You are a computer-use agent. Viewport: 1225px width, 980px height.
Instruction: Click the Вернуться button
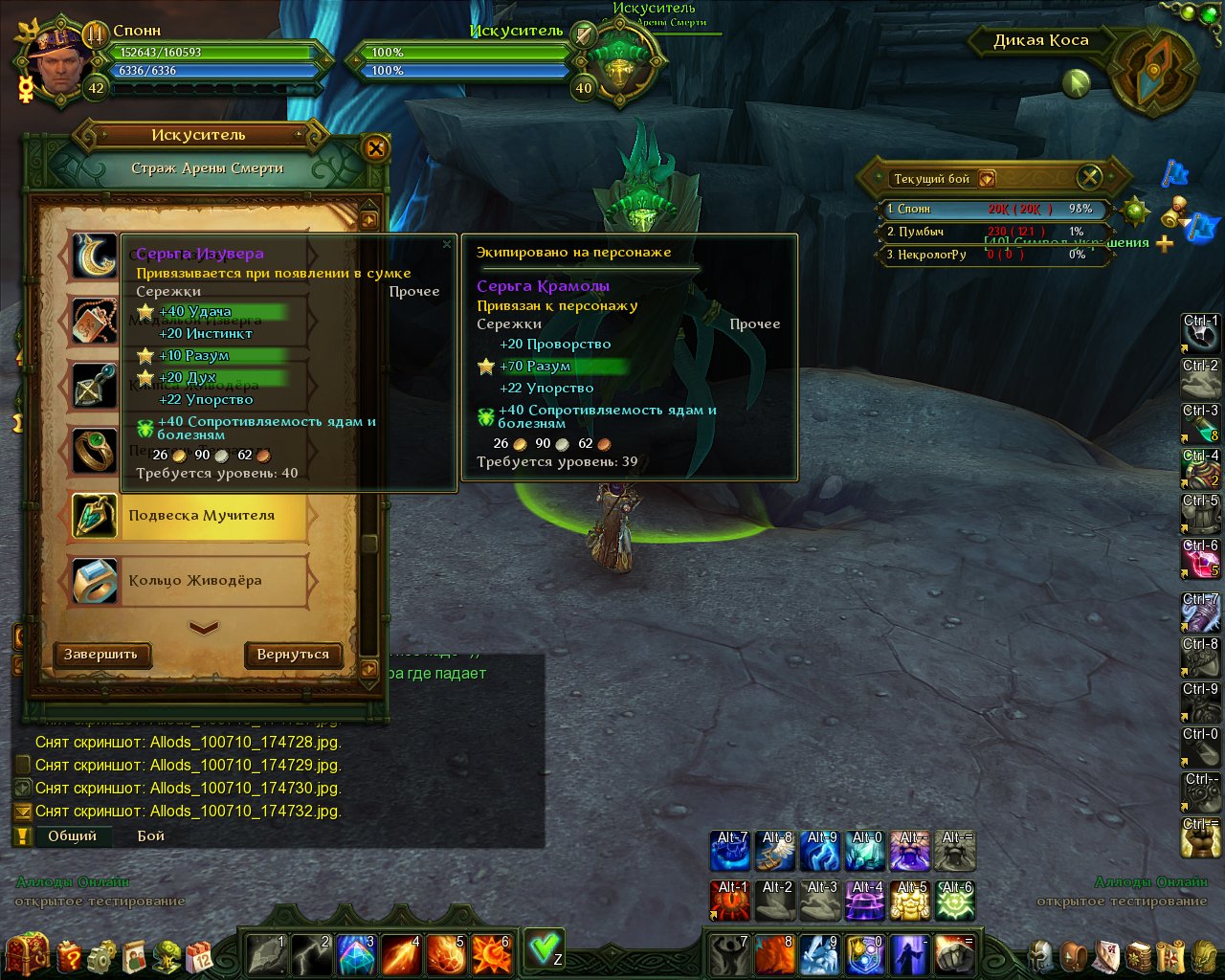[x=293, y=655]
